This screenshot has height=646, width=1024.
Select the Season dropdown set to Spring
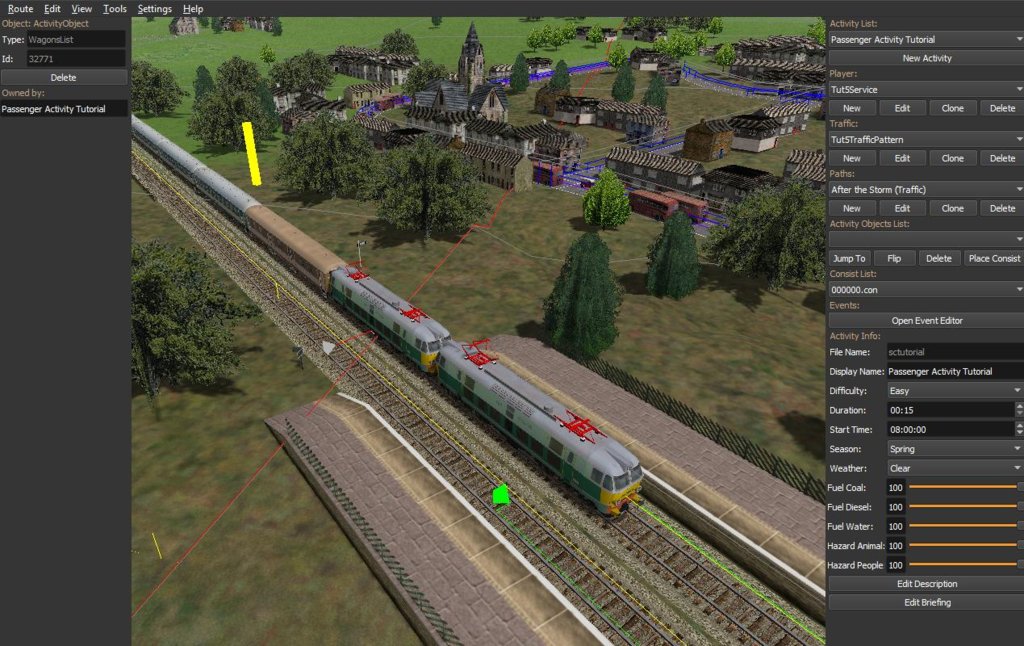pyautogui.click(x=953, y=449)
